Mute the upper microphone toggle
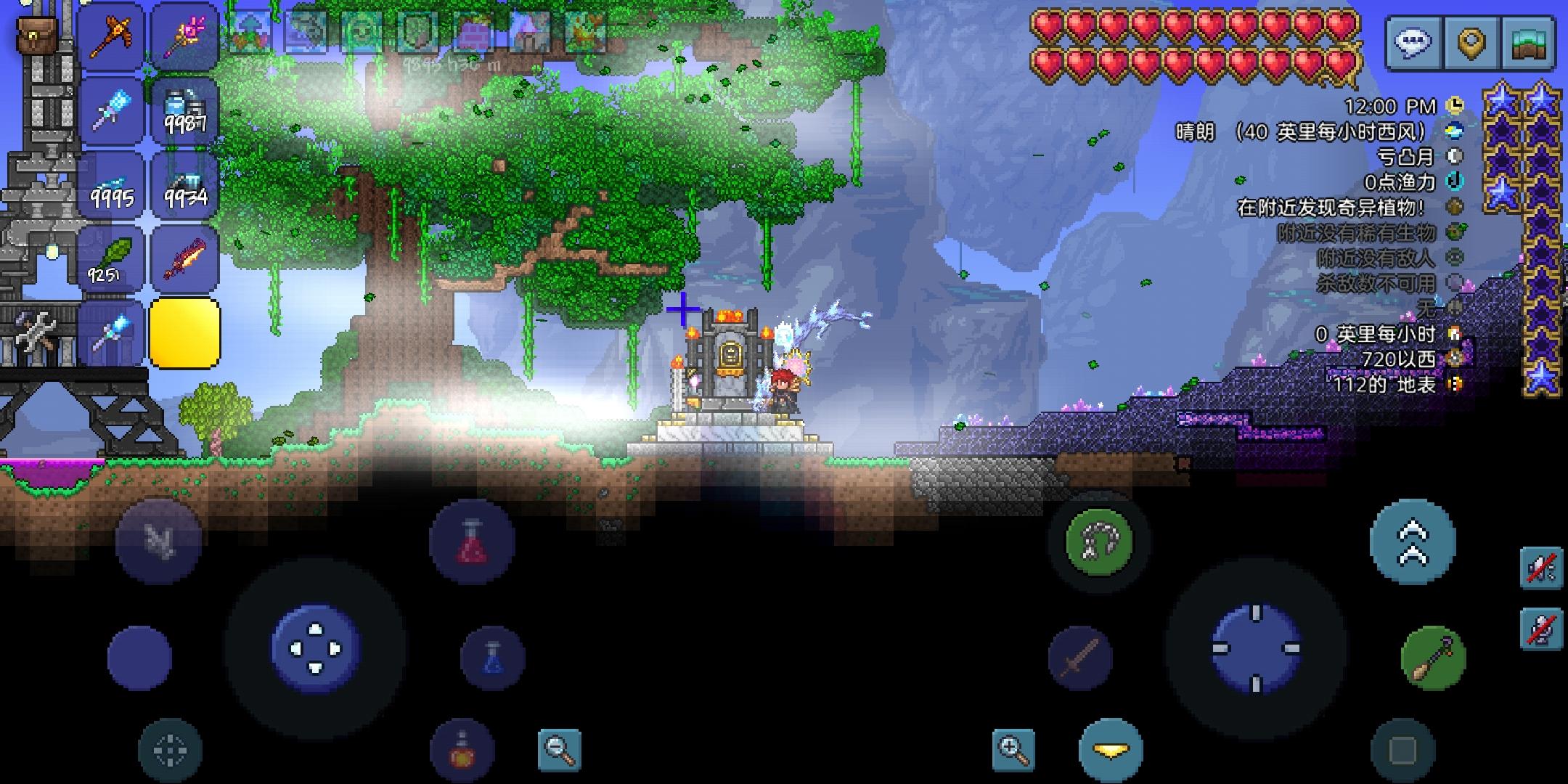The image size is (1568, 784). click(x=1542, y=568)
